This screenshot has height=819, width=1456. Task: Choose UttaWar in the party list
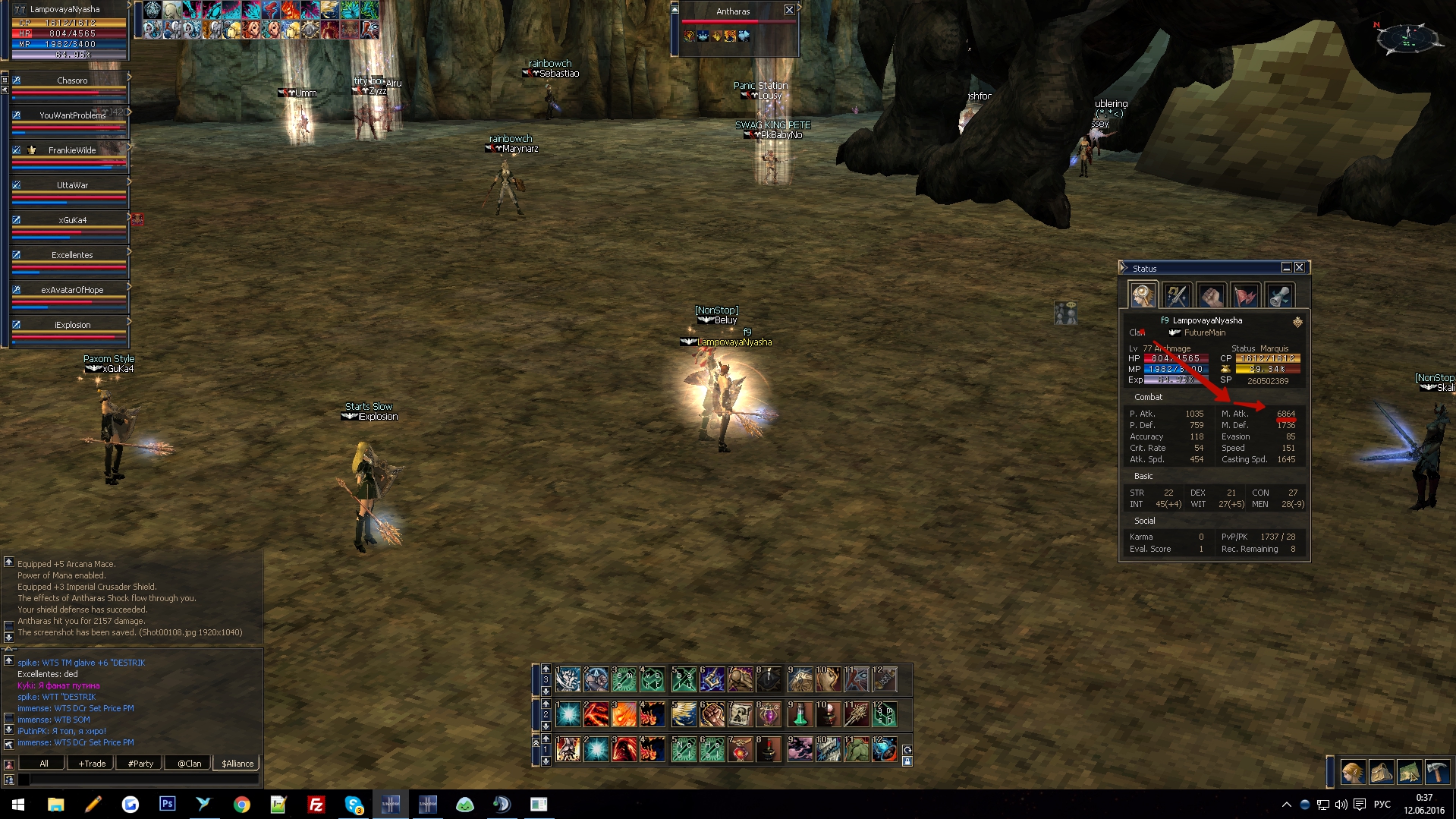(x=72, y=185)
